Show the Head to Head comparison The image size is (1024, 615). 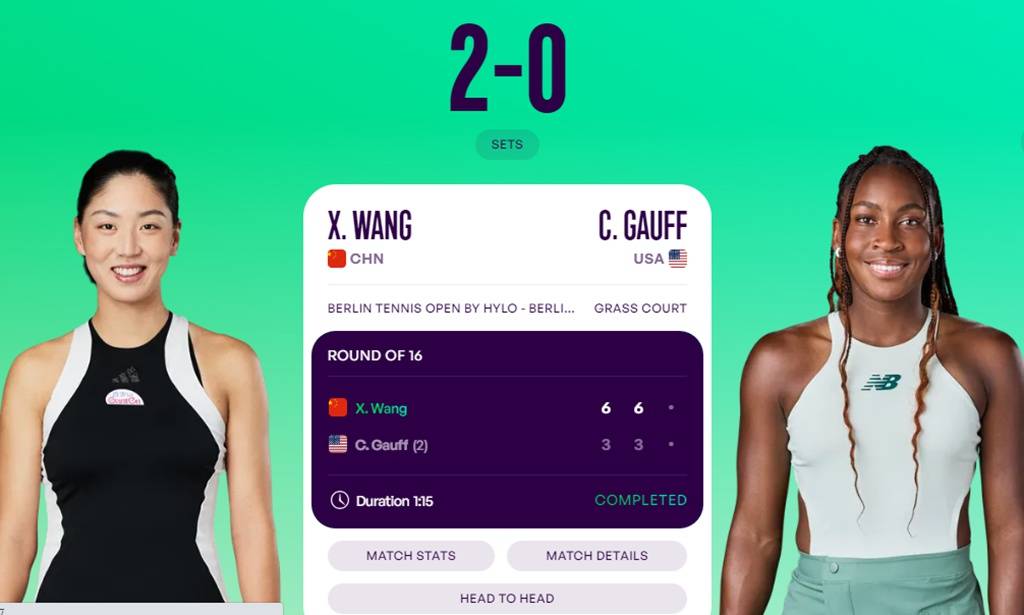pyautogui.click(x=507, y=598)
